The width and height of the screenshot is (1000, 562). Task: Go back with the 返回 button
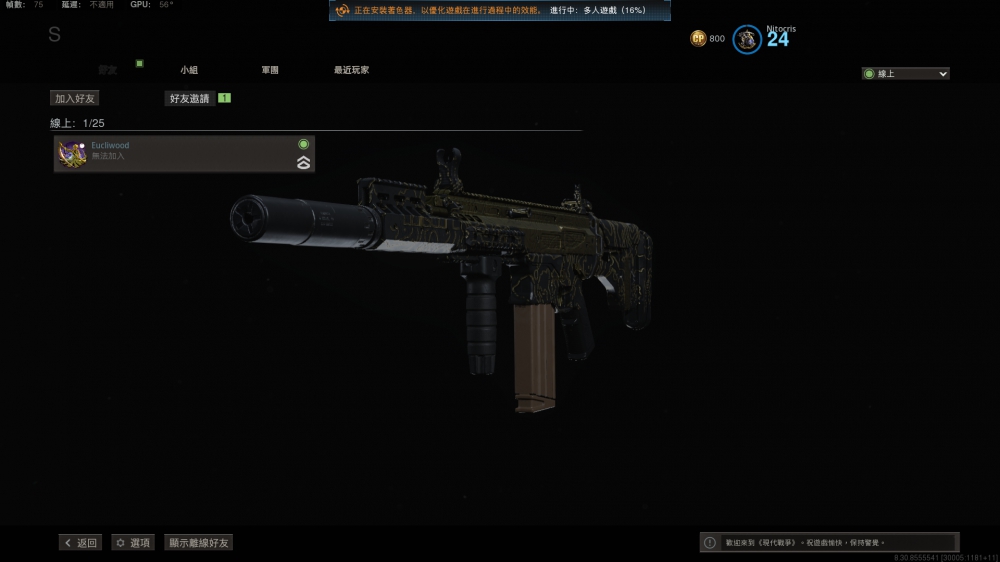[x=80, y=542]
